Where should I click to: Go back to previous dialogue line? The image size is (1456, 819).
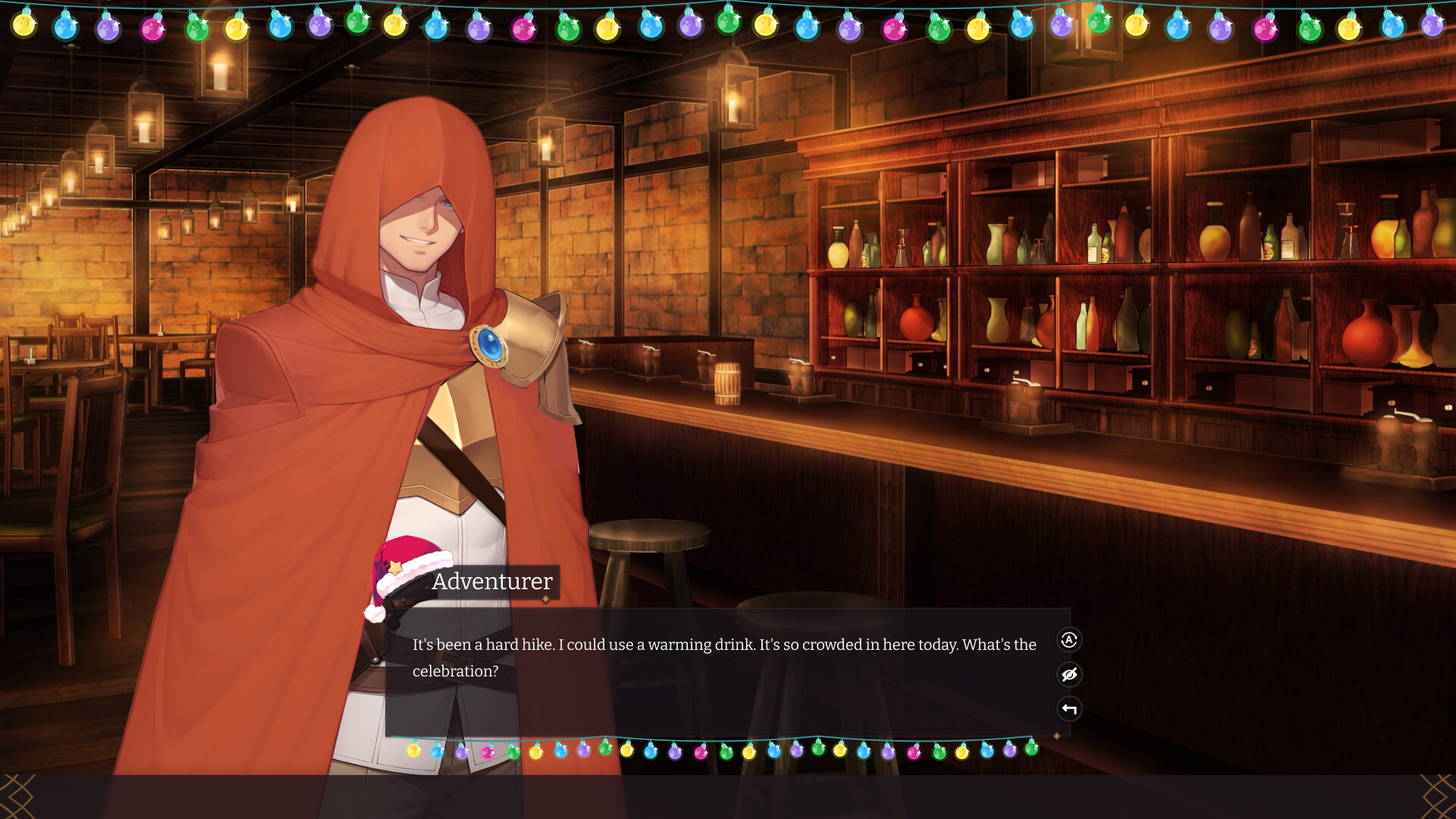tap(1068, 708)
